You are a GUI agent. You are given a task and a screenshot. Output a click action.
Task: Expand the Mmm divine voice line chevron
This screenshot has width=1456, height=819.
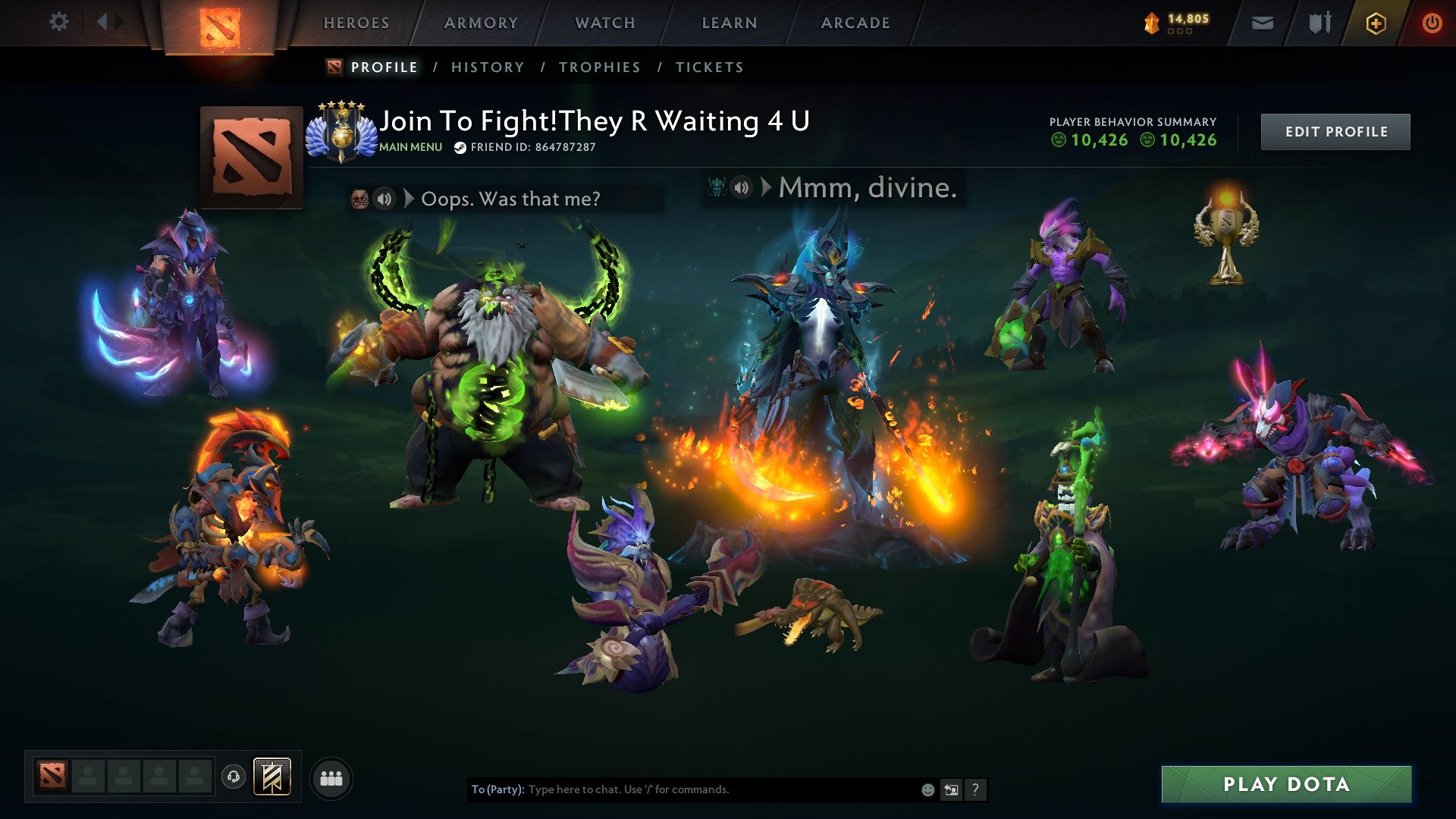tap(765, 188)
